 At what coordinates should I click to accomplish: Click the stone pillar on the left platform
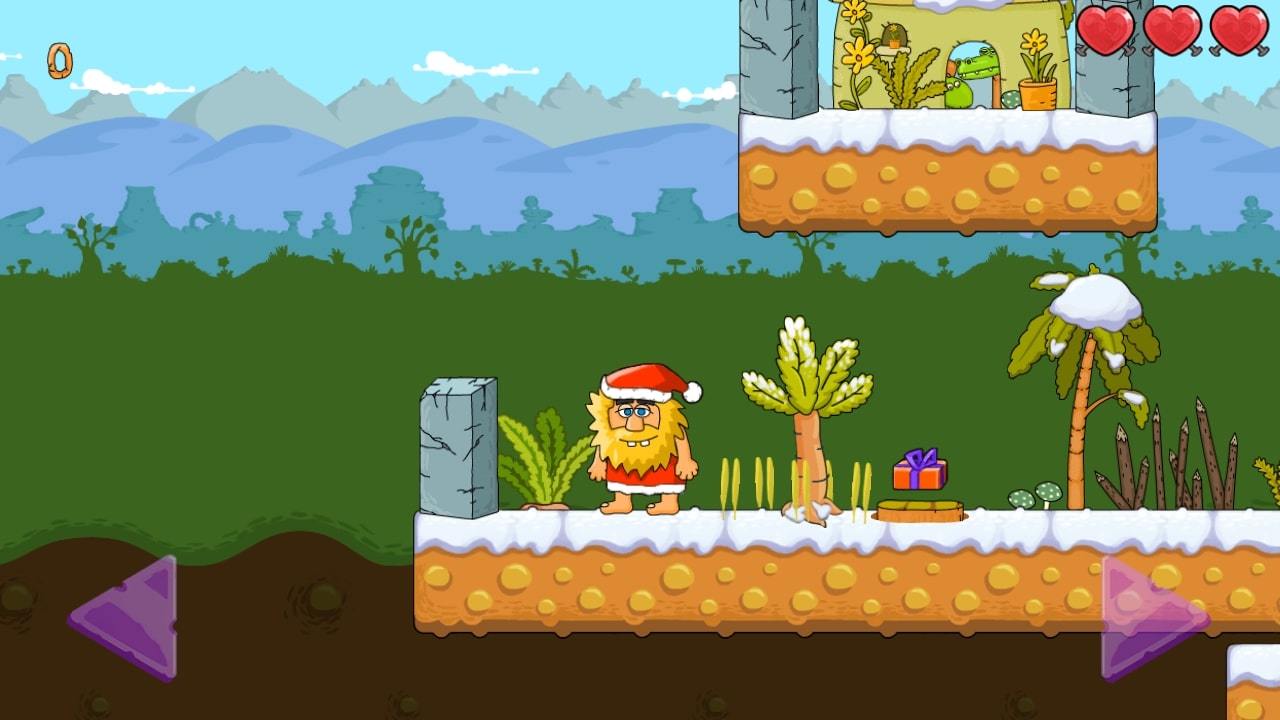(x=460, y=445)
